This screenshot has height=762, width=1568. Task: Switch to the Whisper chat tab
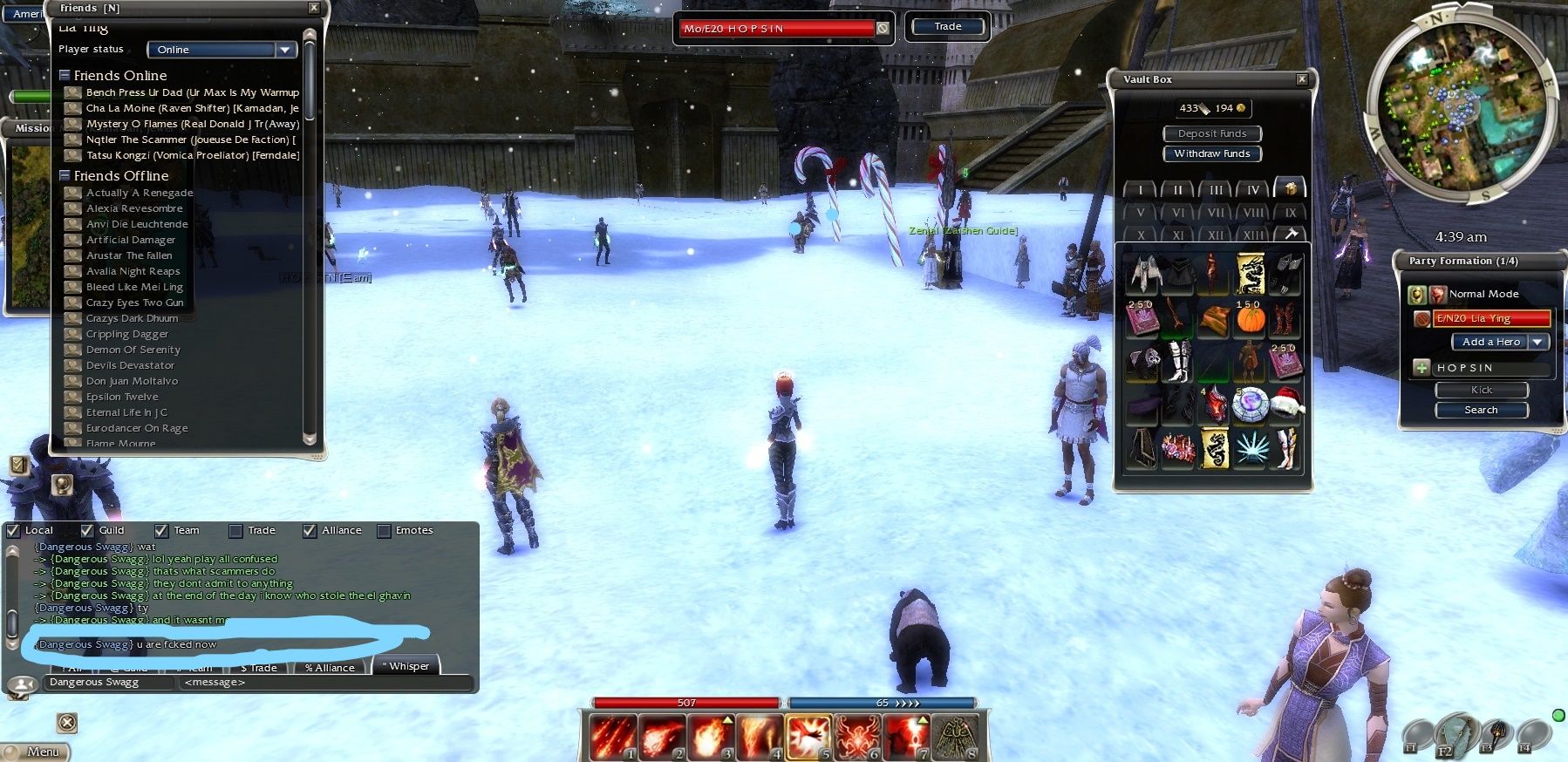point(407,667)
